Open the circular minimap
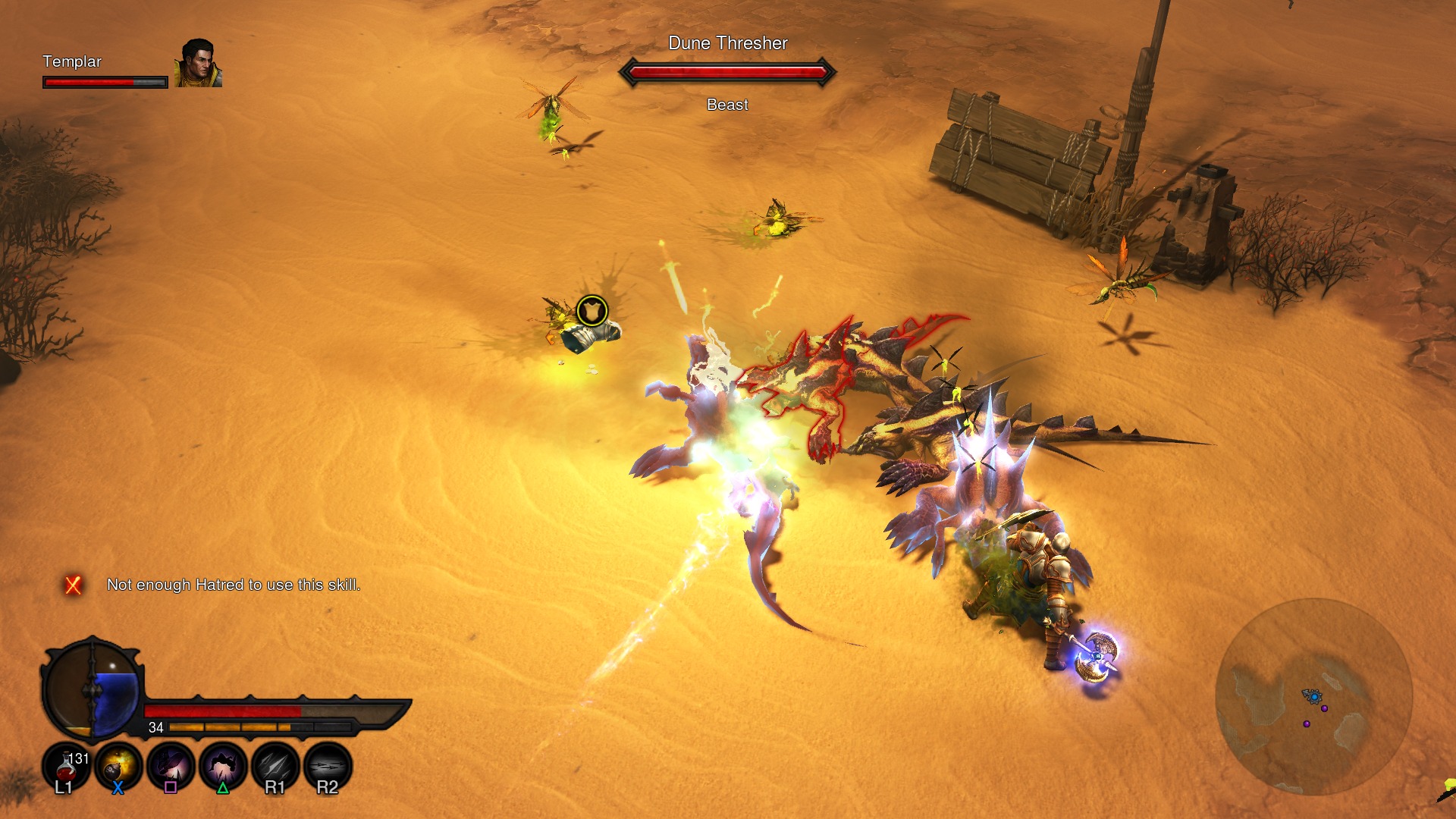This screenshot has width=1456, height=819. 1313,696
